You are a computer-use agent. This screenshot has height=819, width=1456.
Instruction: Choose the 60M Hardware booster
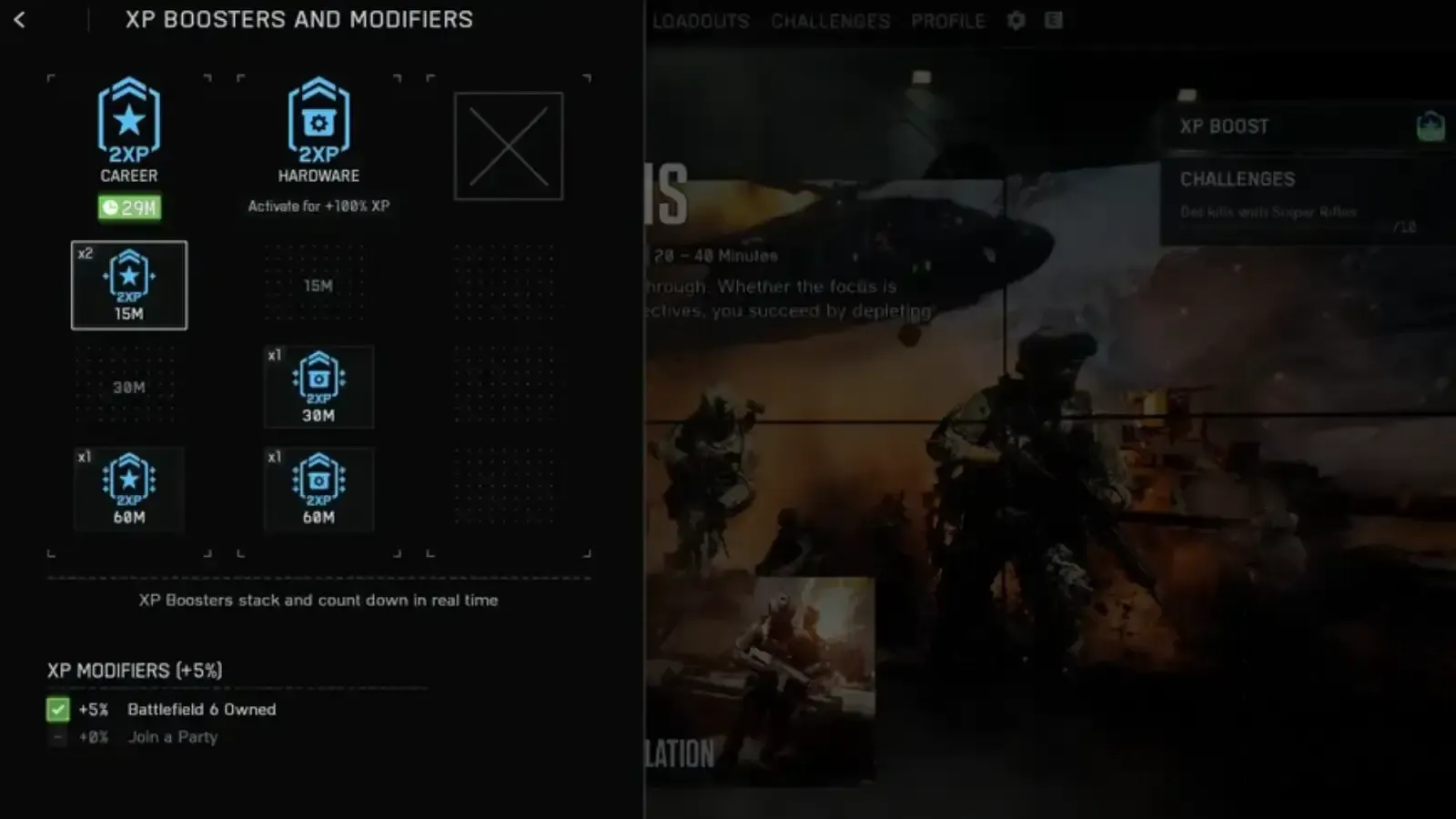click(x=318, y=490)
